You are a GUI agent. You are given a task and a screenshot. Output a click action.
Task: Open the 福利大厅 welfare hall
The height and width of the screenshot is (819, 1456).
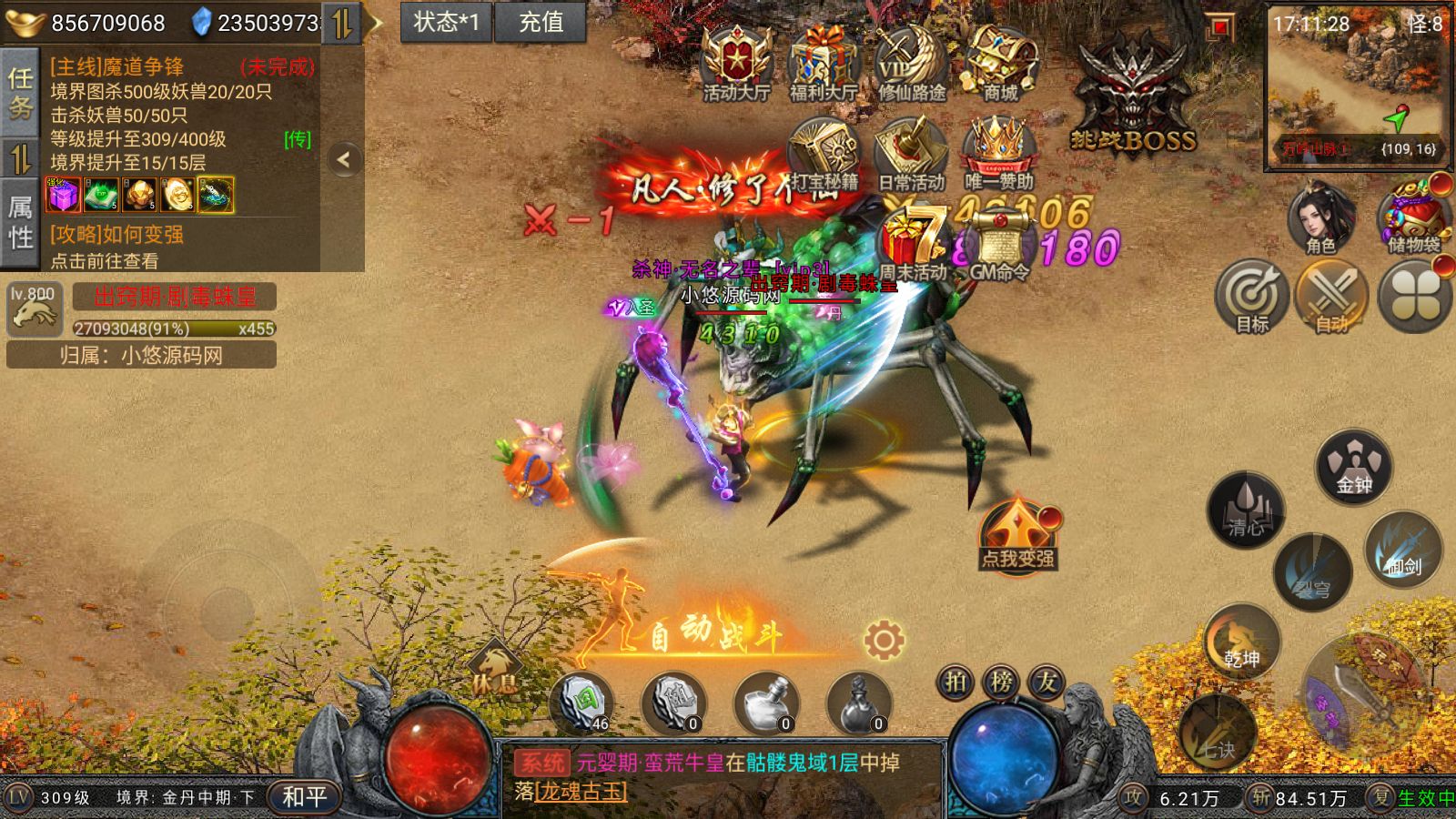(824, 64)
